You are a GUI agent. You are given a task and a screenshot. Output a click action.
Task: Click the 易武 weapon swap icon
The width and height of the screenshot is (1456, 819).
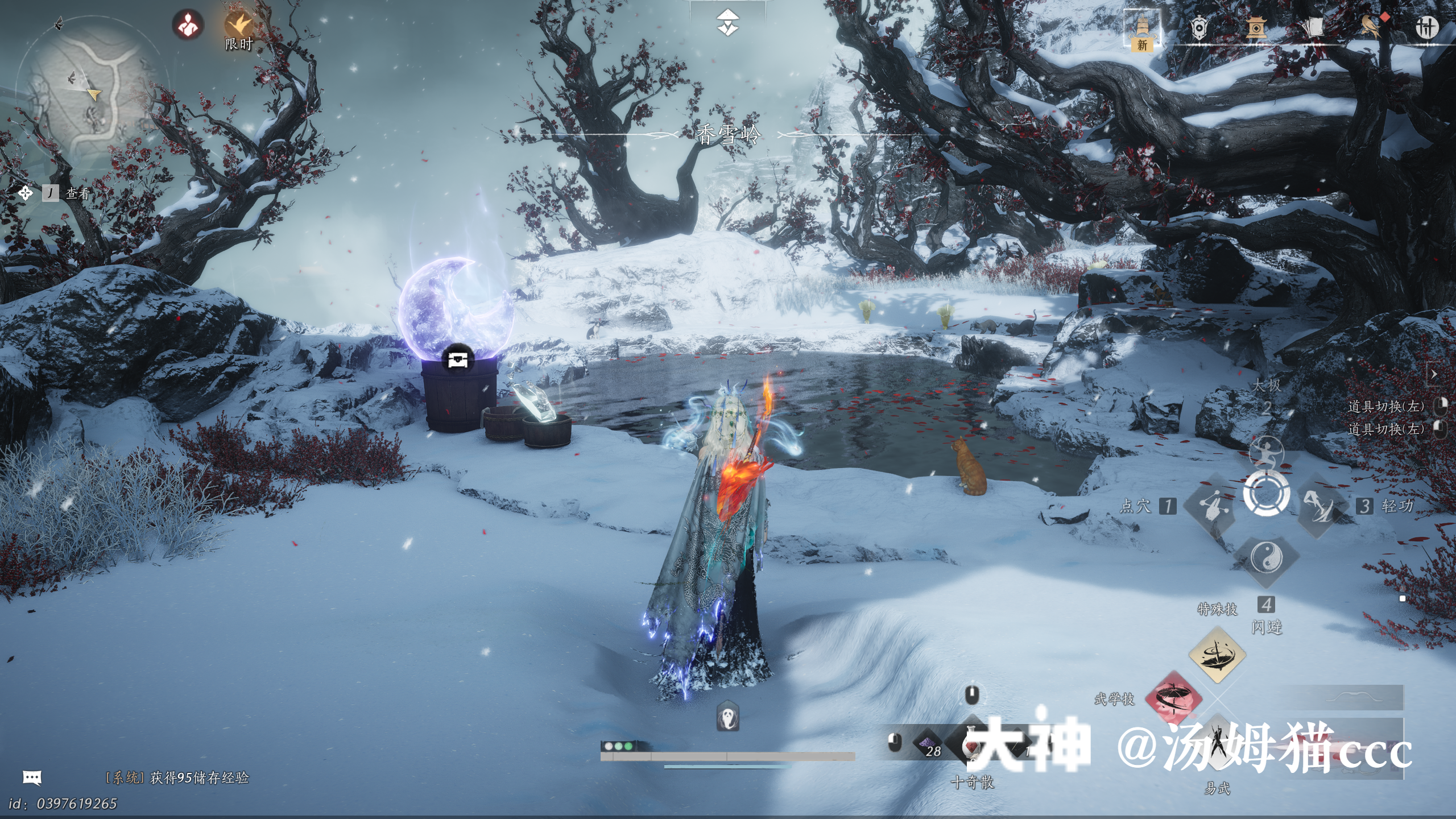pos(1217,745)
